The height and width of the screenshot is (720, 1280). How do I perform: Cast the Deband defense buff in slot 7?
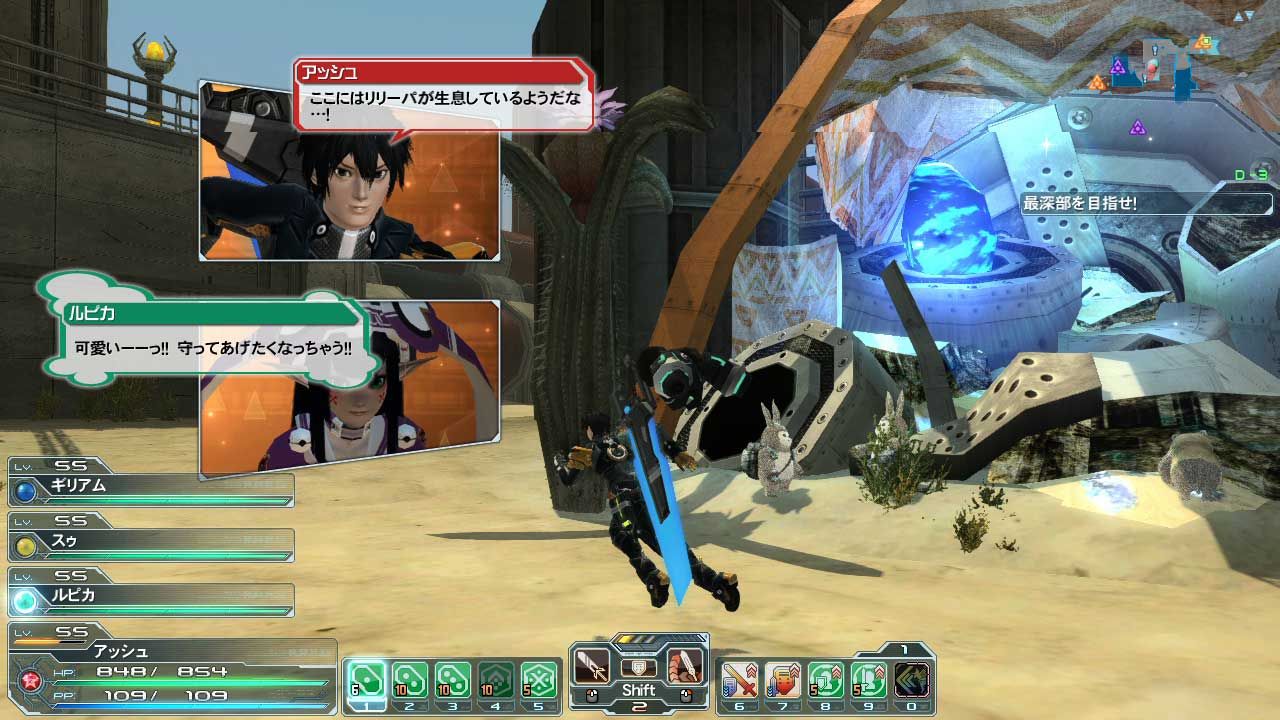782,678
